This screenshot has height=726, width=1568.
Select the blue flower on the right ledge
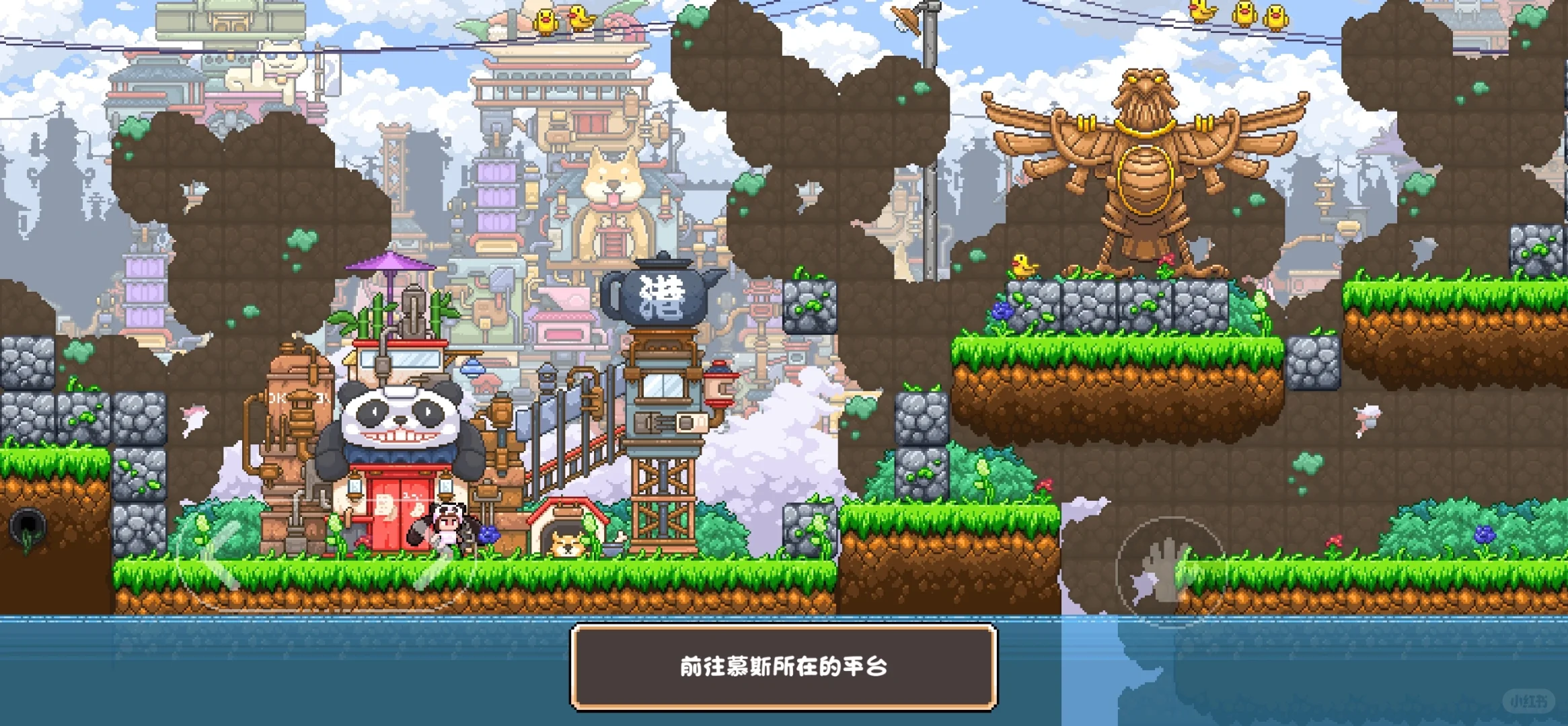[1001, 309]
